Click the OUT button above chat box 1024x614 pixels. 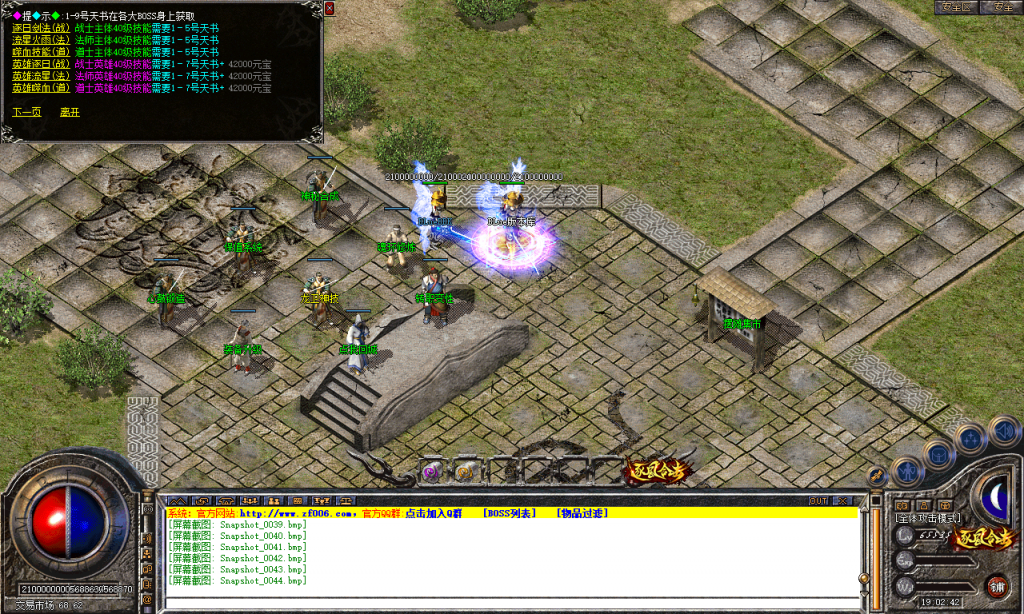(818, 500)
